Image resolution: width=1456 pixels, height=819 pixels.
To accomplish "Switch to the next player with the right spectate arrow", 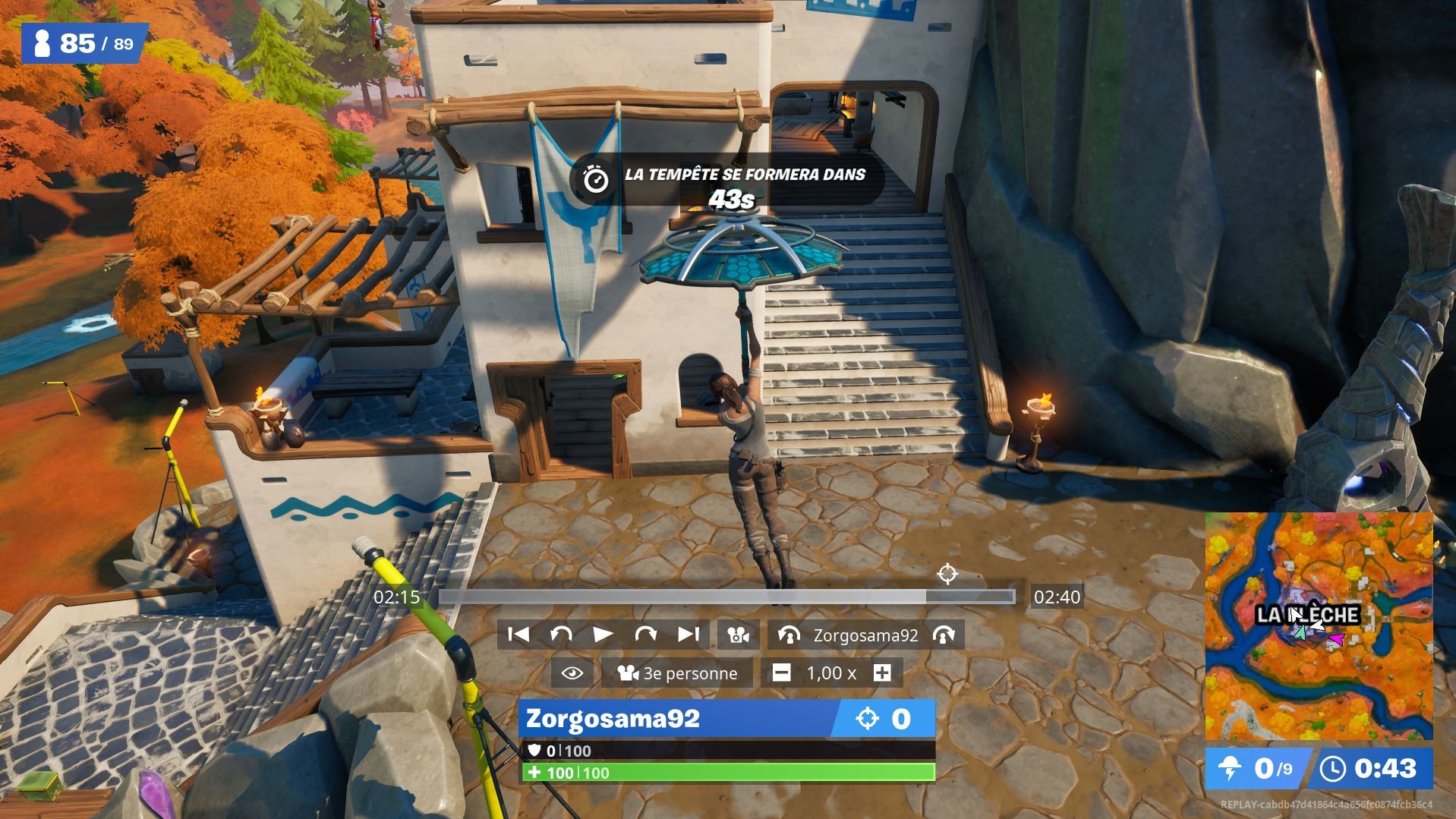I will pos(944,635).
